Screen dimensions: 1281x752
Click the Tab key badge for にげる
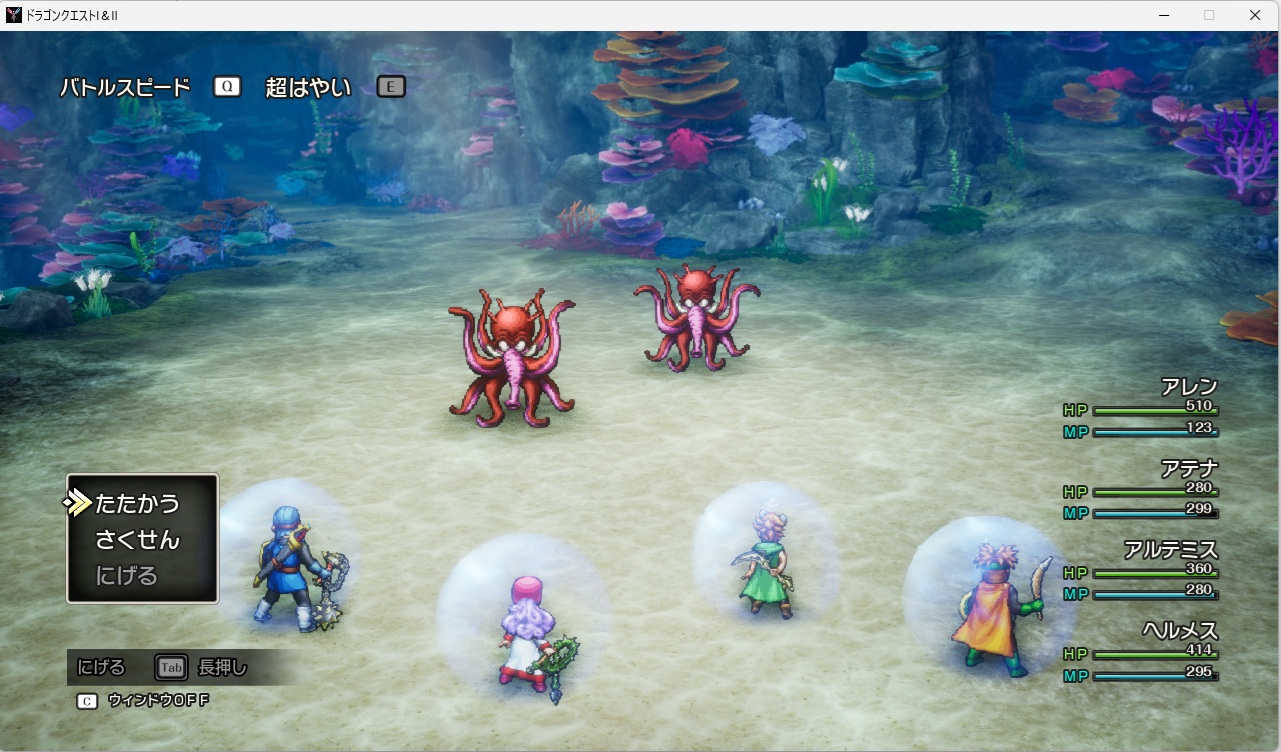pos(170,667)
